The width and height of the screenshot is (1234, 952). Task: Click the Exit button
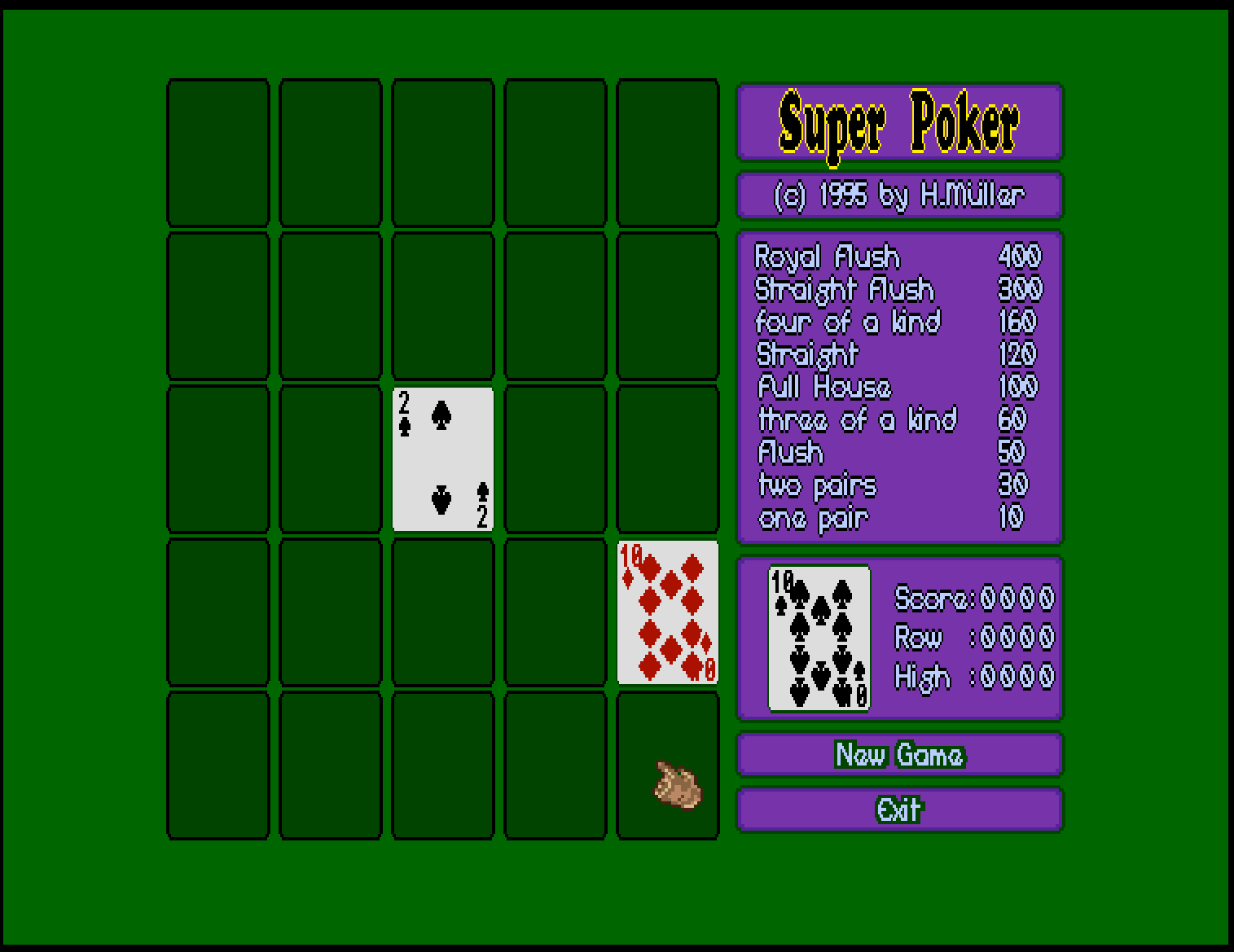coord(899,809)
